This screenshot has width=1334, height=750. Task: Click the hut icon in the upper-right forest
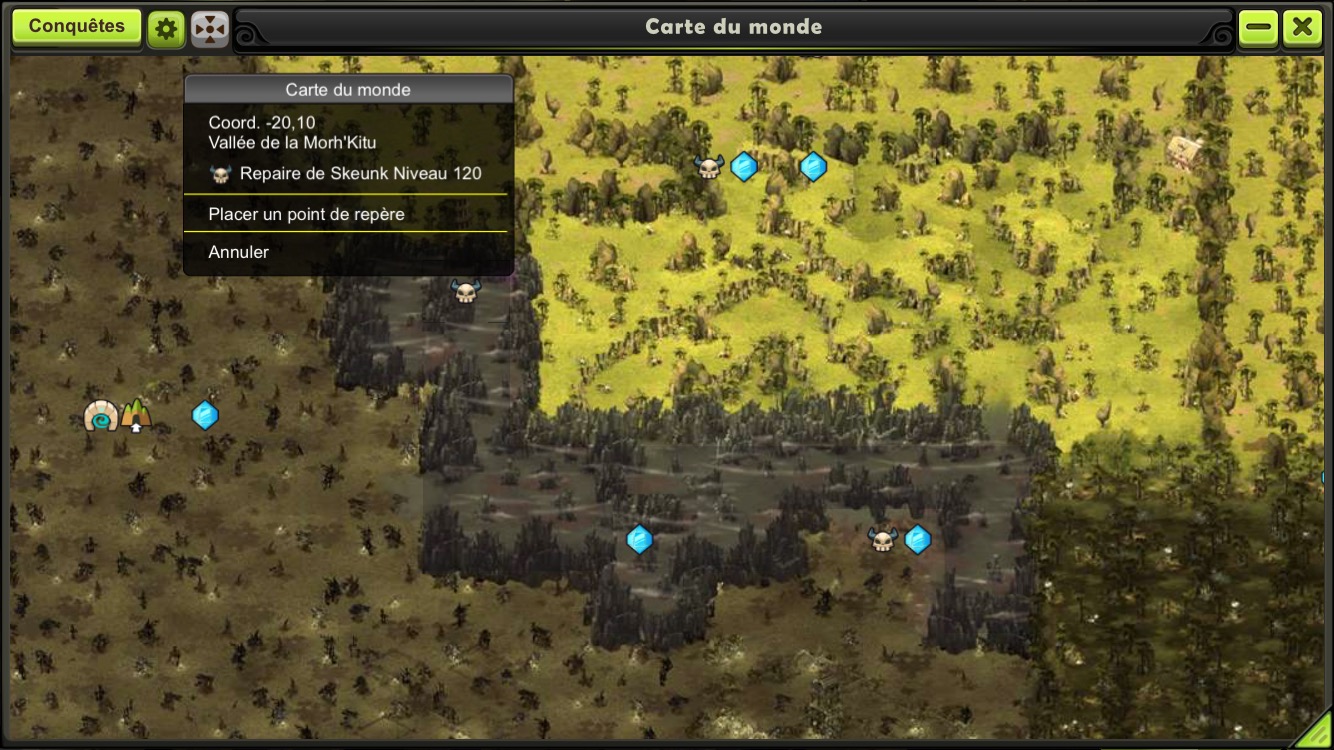1184,152
